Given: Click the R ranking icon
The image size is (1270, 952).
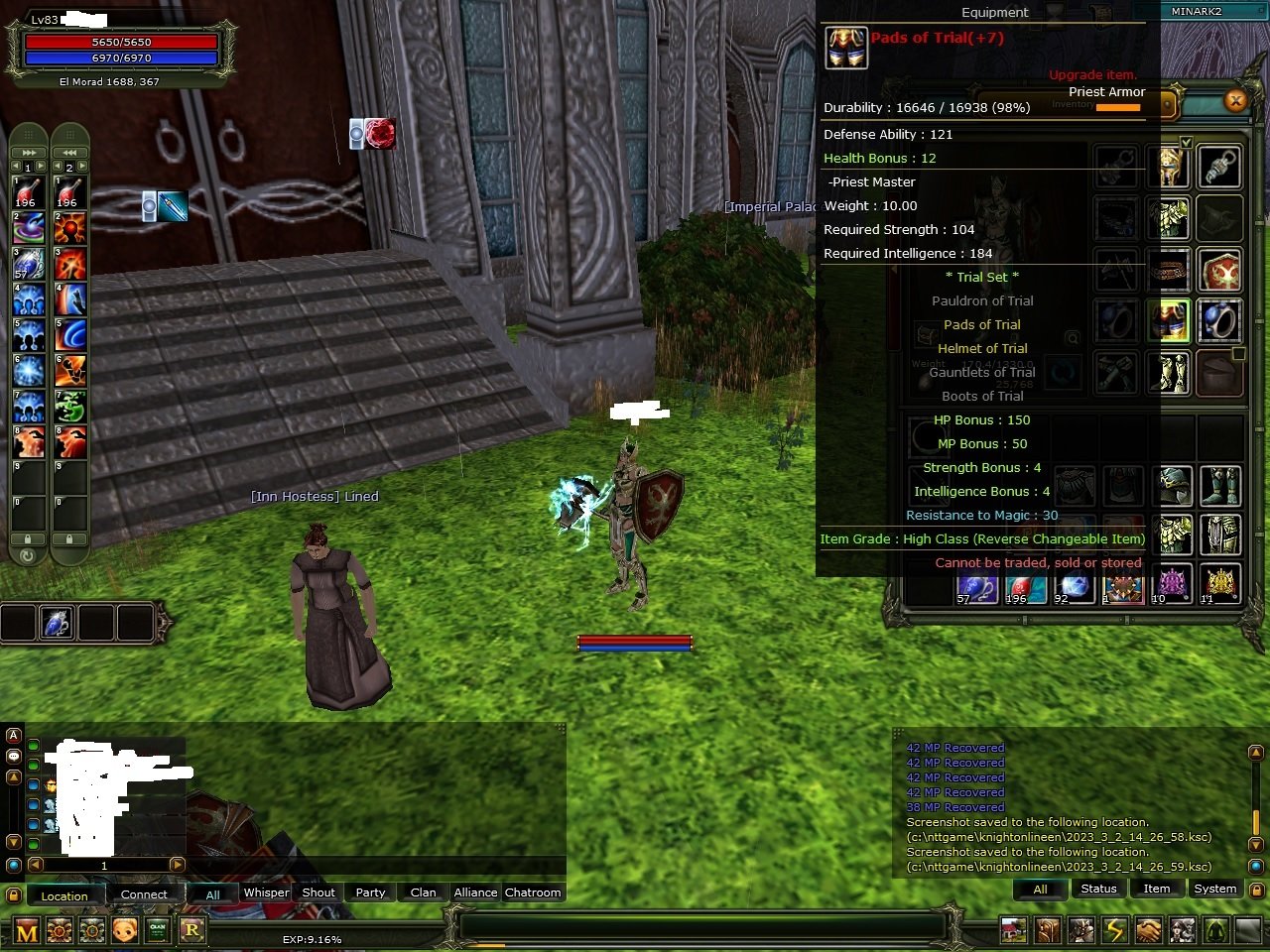Looking at the screenshot, I should tap(190, 930).
